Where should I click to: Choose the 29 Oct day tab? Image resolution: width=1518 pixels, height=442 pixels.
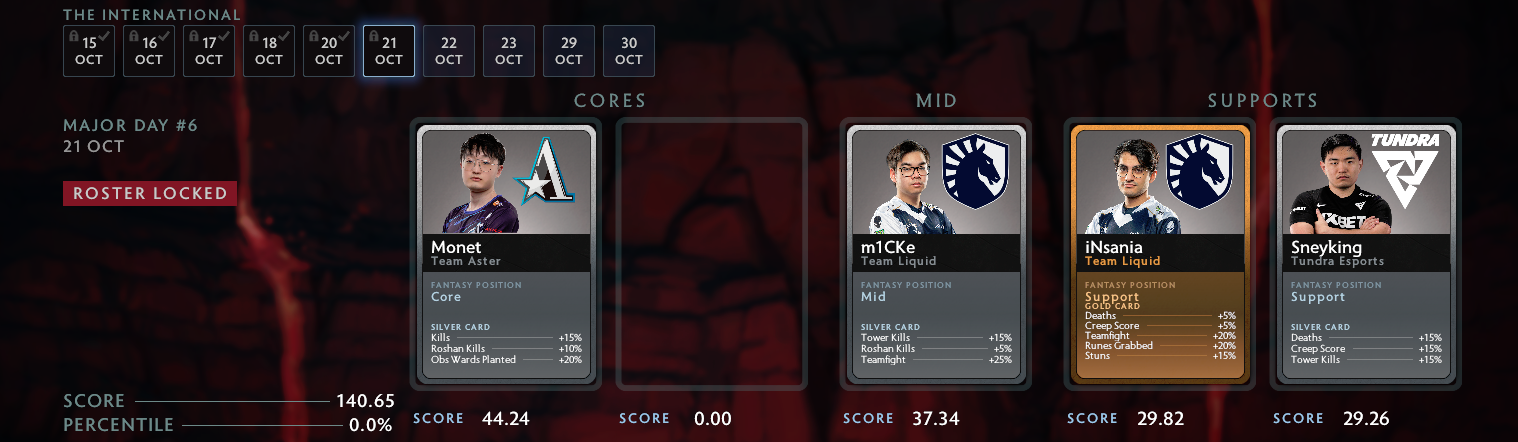(x=569, y=51)
